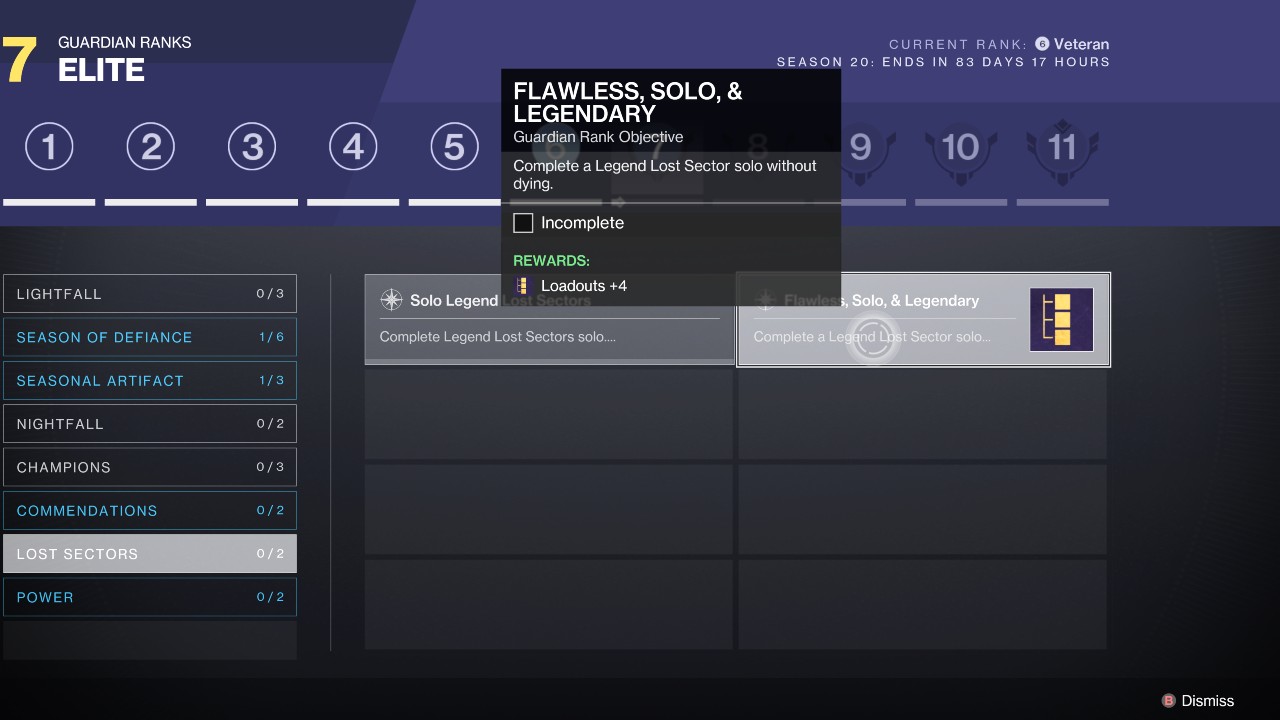Viewport: 1280px width, 720px height.
Task: Select the rank 1 emblem icon
Action: (x=49, y=146)
